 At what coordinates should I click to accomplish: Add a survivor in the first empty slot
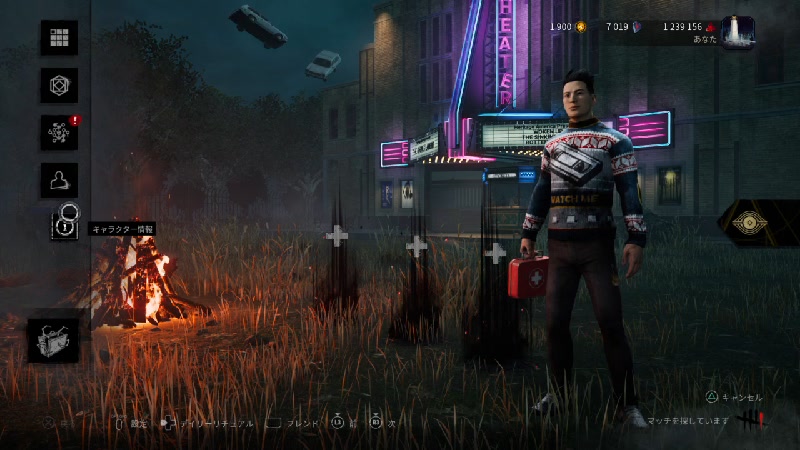[338, 236]
